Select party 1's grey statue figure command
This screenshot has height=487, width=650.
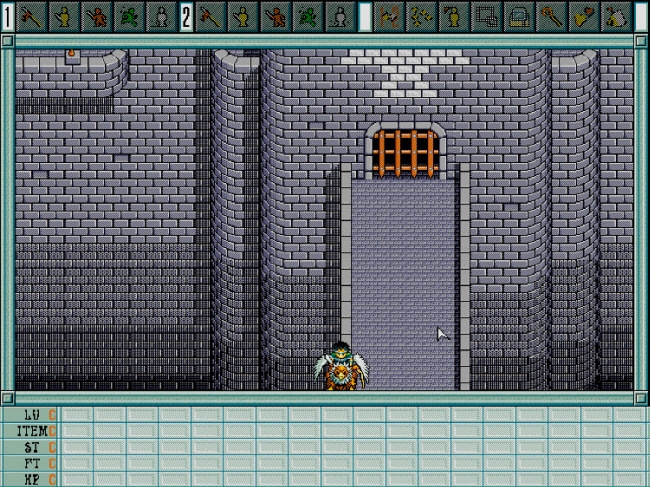pos(160,15)
